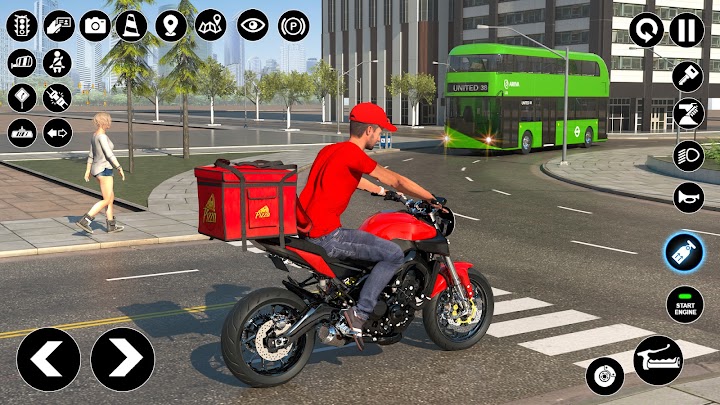
Task: Toggle the headlights icon
Action: coord(687,156)
